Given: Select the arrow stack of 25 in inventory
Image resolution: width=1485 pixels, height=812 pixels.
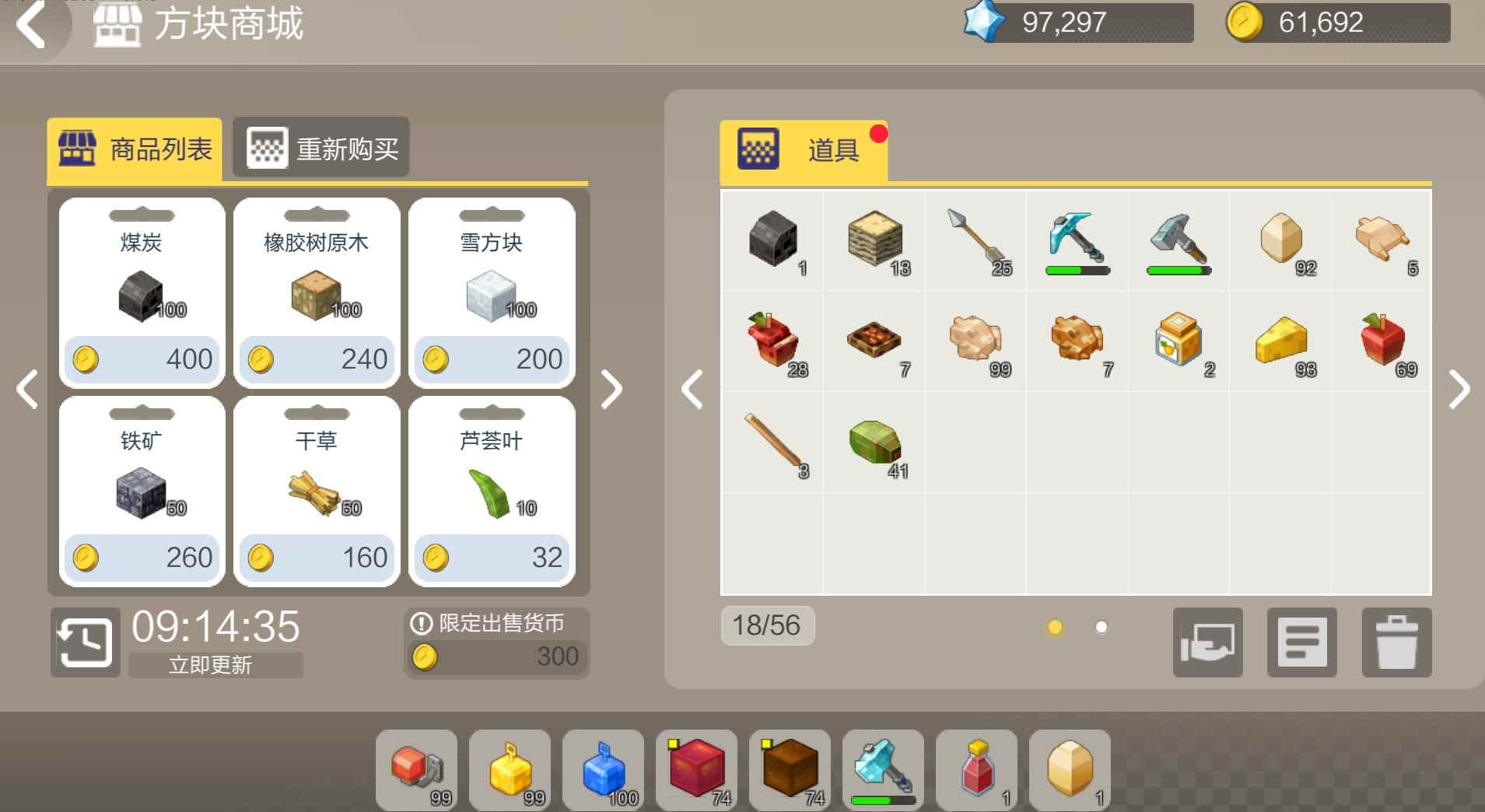Looking at the screenshot, I should [975, 241].
